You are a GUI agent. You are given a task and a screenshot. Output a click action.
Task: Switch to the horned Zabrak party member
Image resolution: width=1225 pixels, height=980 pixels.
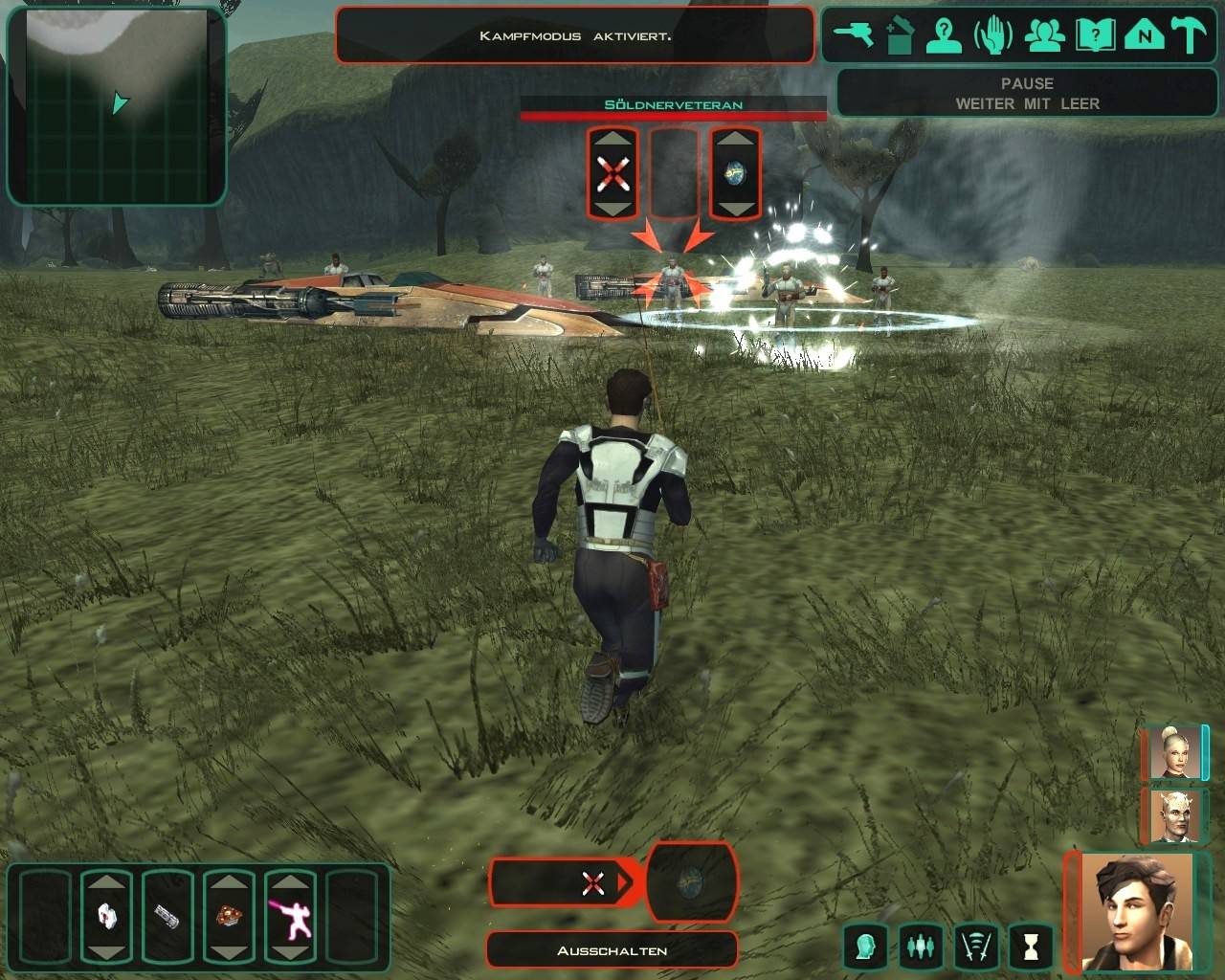coord(1173,816)
